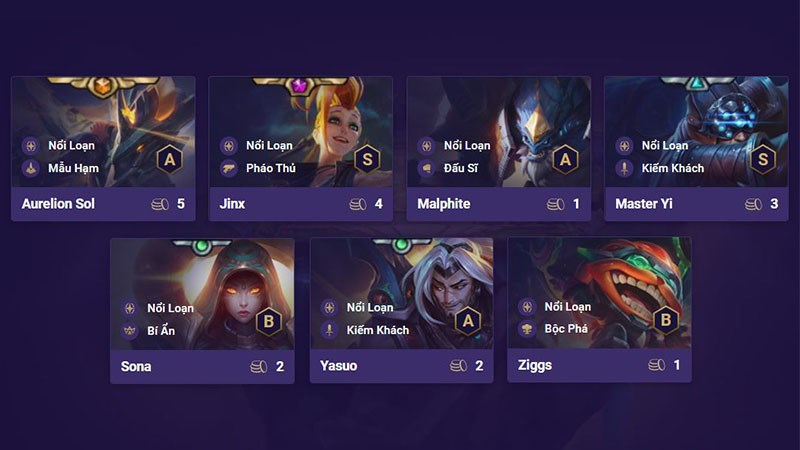The width and height of the screenshot is (800, 450).
Task: Click the A tier badge on Yasuo
Action: pos(468,320)
